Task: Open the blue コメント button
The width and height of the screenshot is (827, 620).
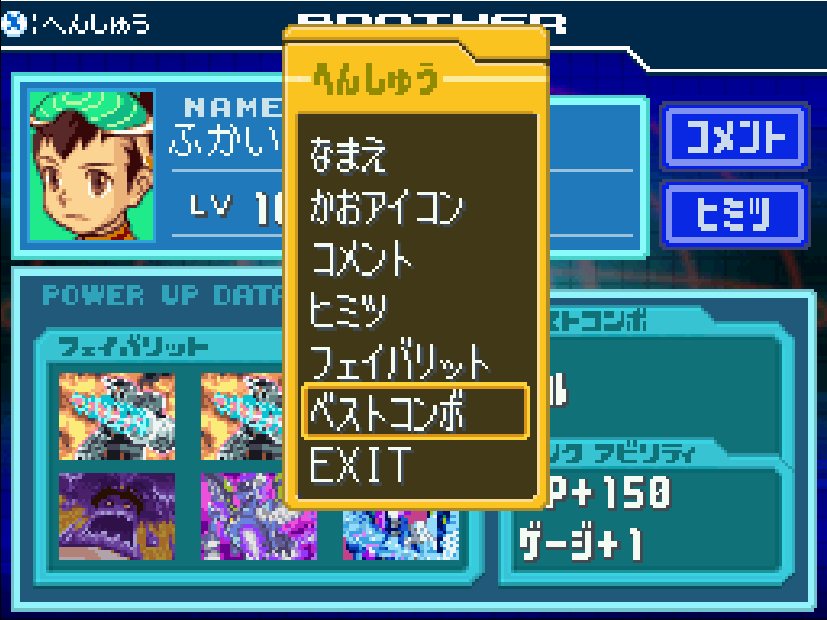Action: [x=734, y=138]
